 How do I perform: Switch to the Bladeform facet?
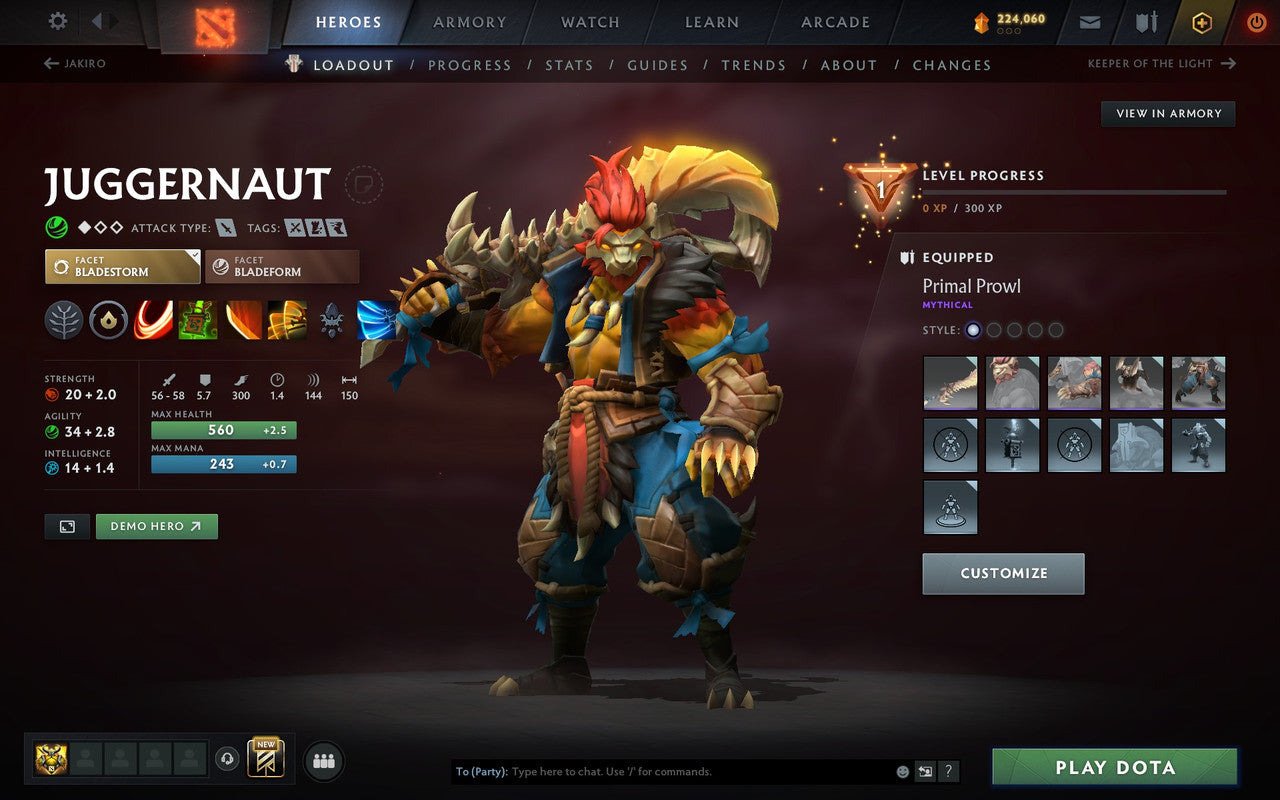(281, 265)
